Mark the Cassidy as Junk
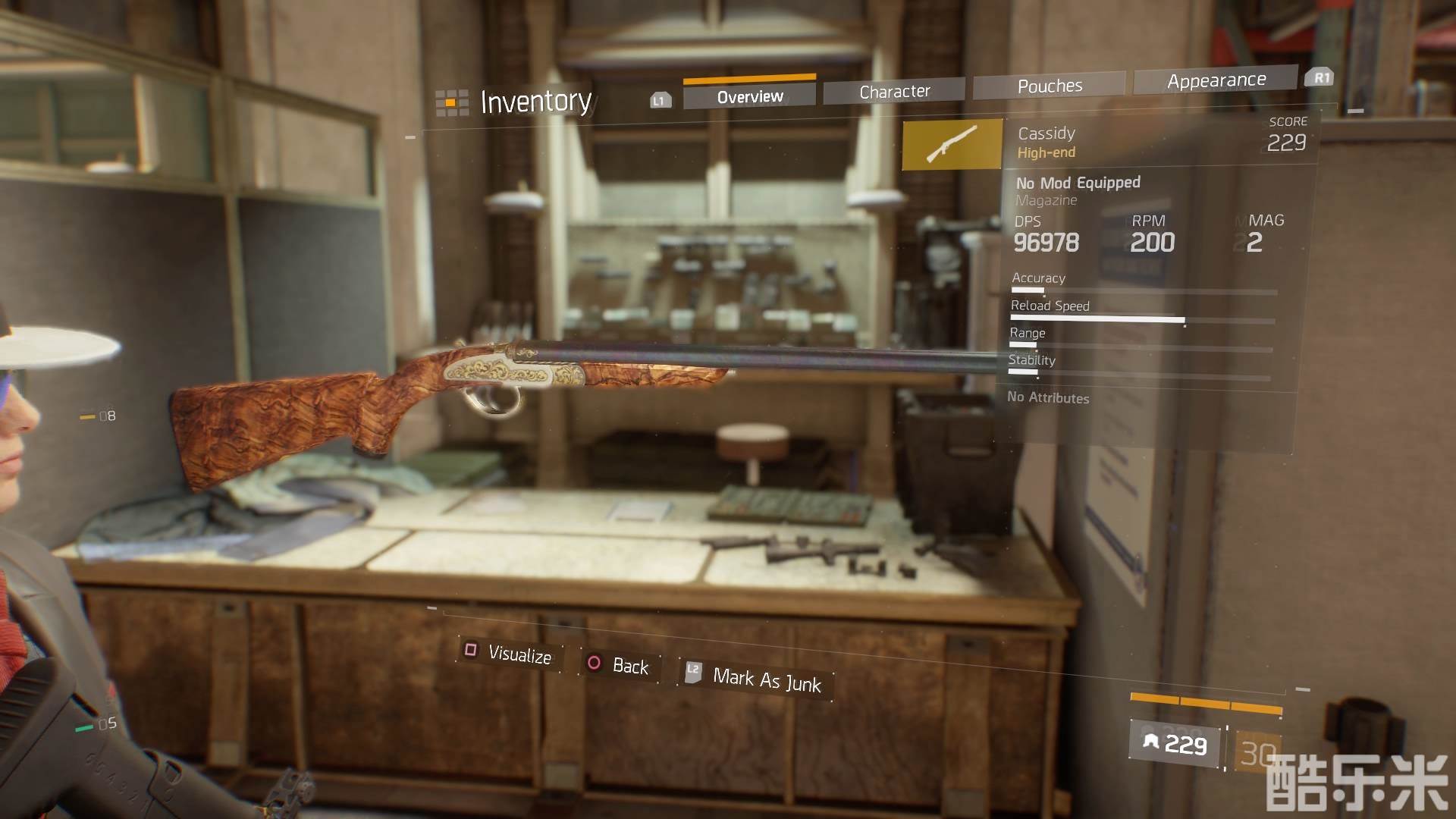Viewport: 1456px width, 819px height. pos(756,679)
